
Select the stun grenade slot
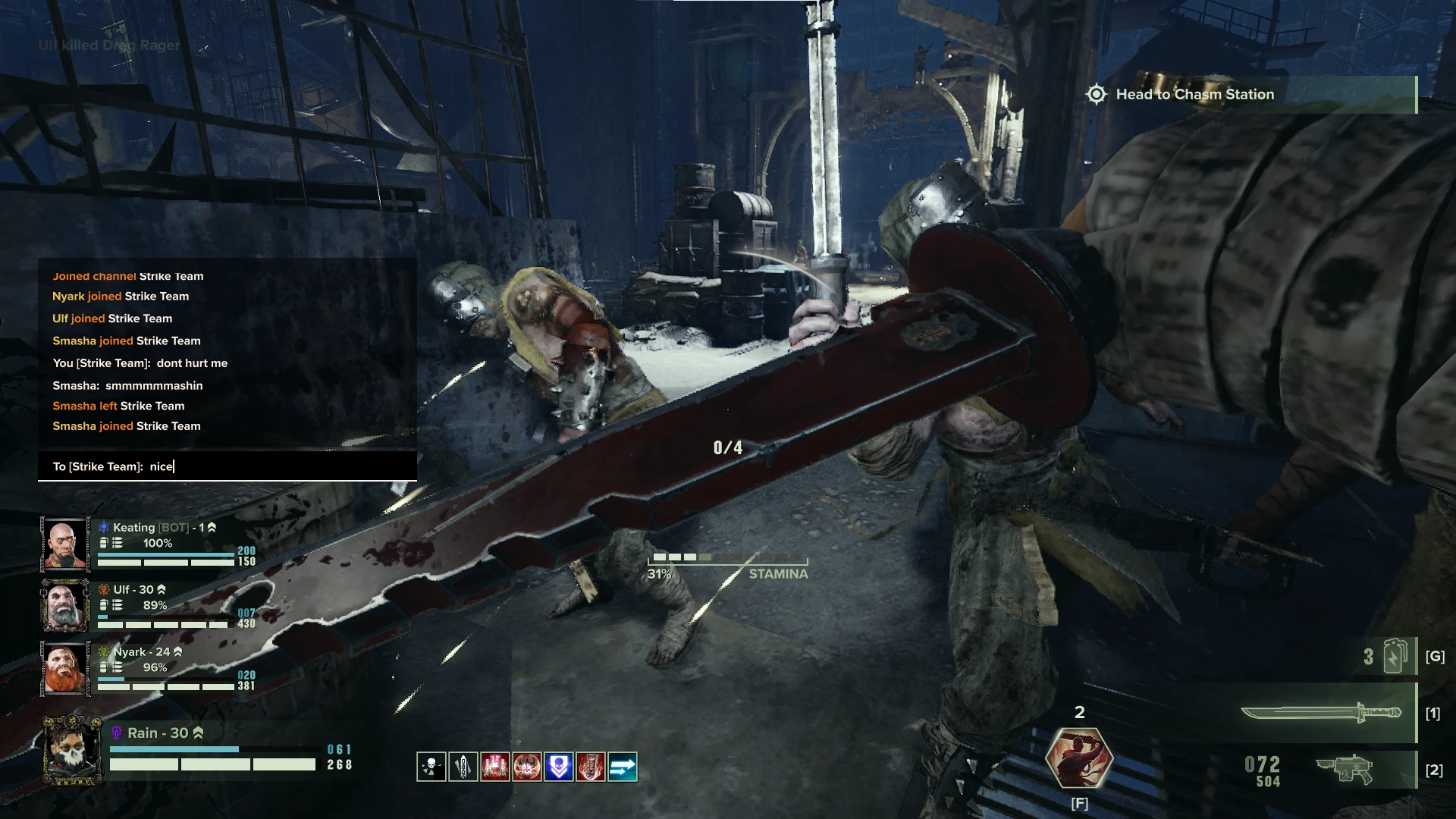(x=1394, y=656)
